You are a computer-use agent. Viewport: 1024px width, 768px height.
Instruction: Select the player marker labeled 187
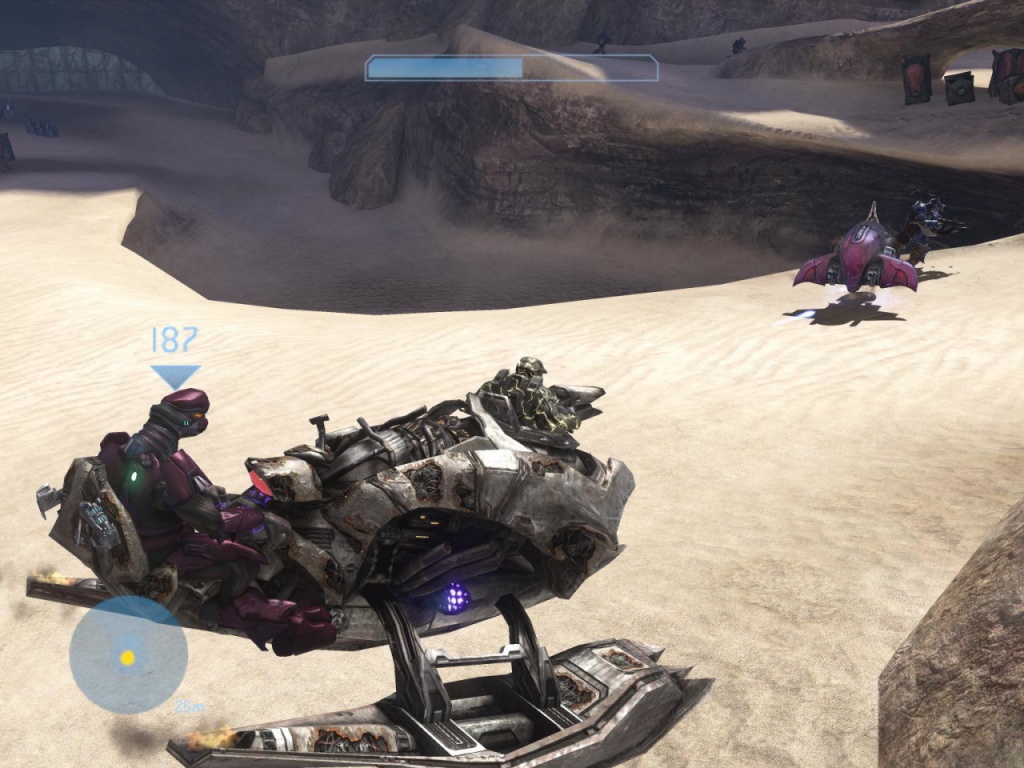(175, 357)
